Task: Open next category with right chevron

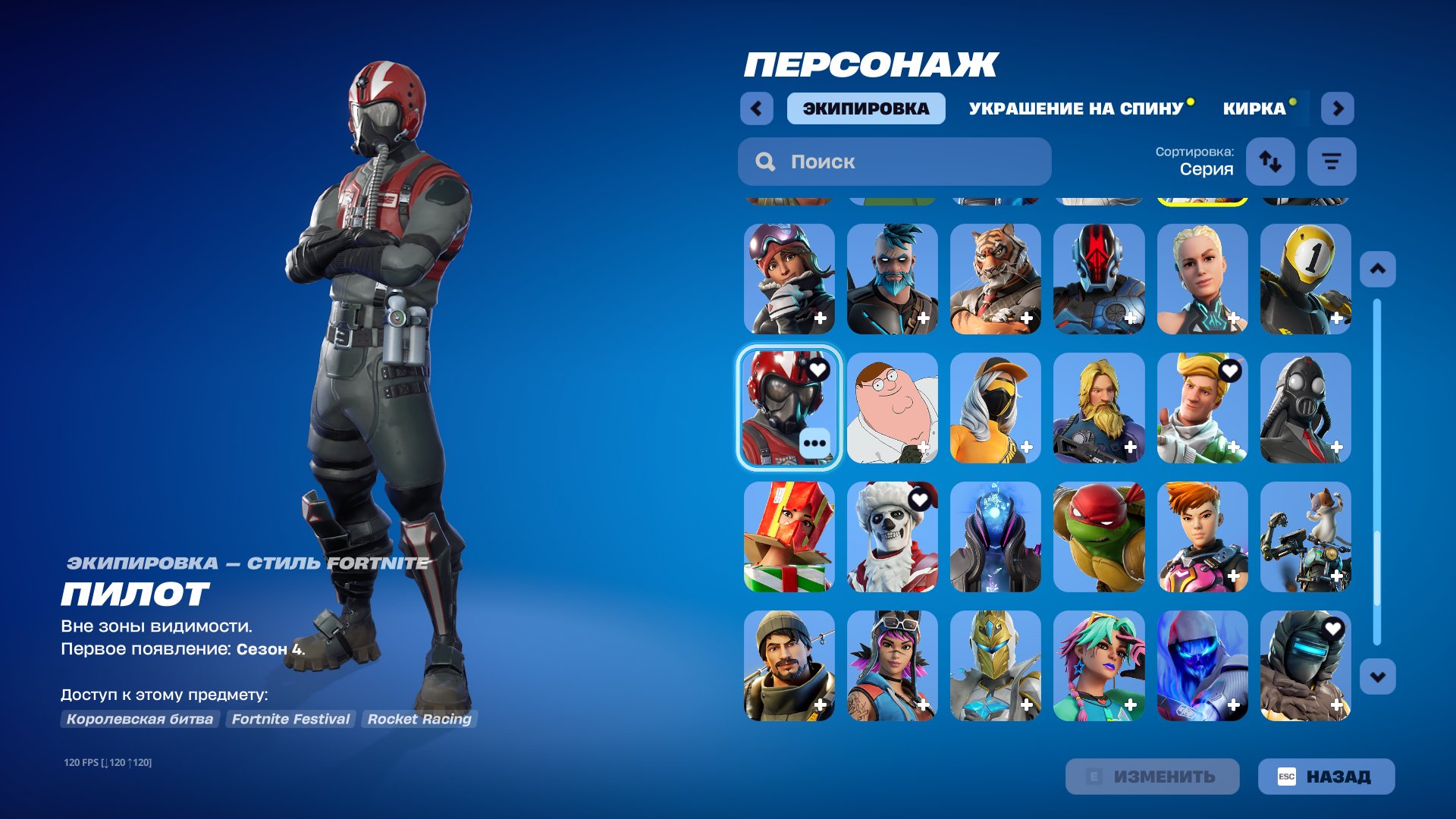Action: (1338, 108)
